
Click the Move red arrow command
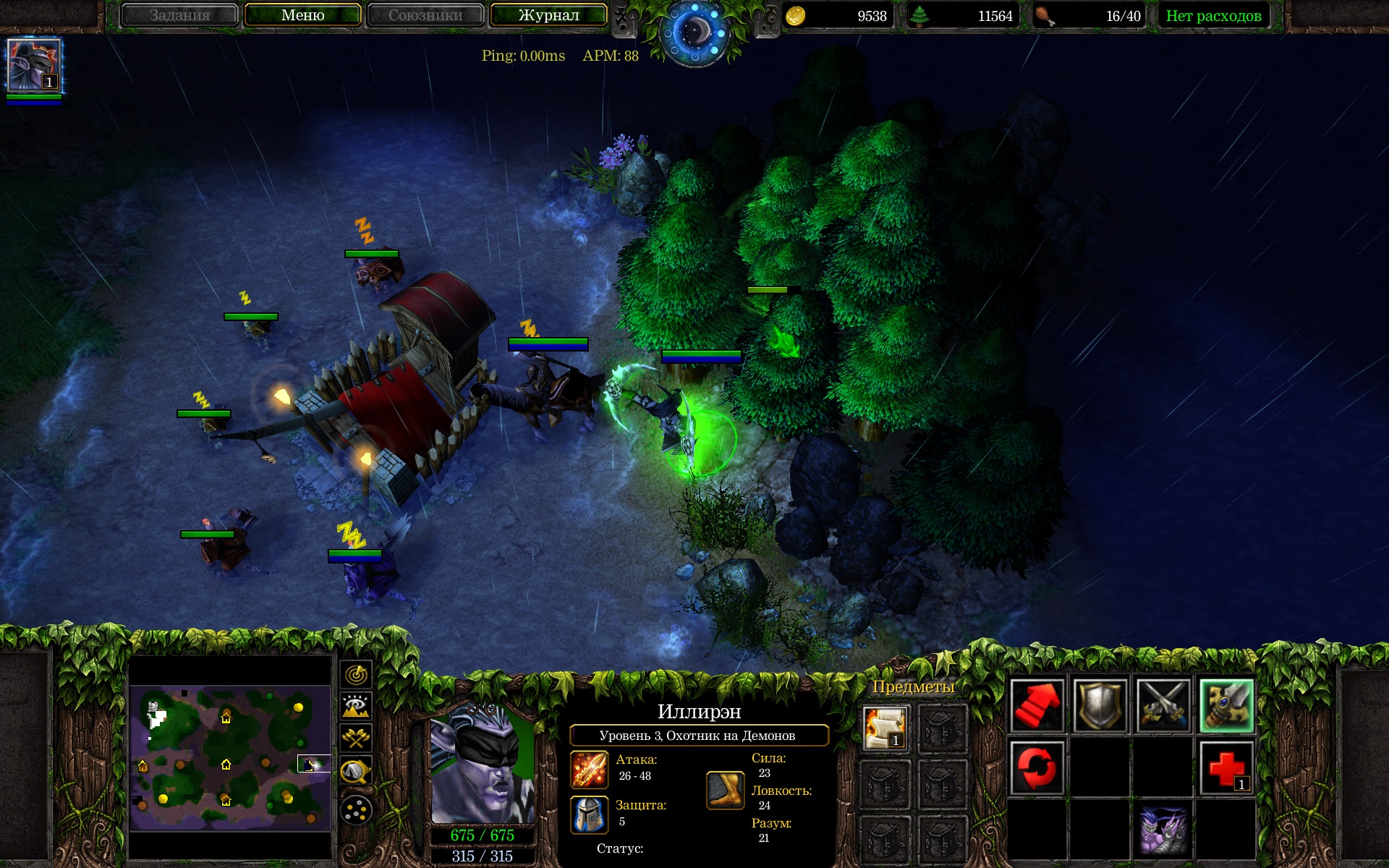pos(1037,706)
